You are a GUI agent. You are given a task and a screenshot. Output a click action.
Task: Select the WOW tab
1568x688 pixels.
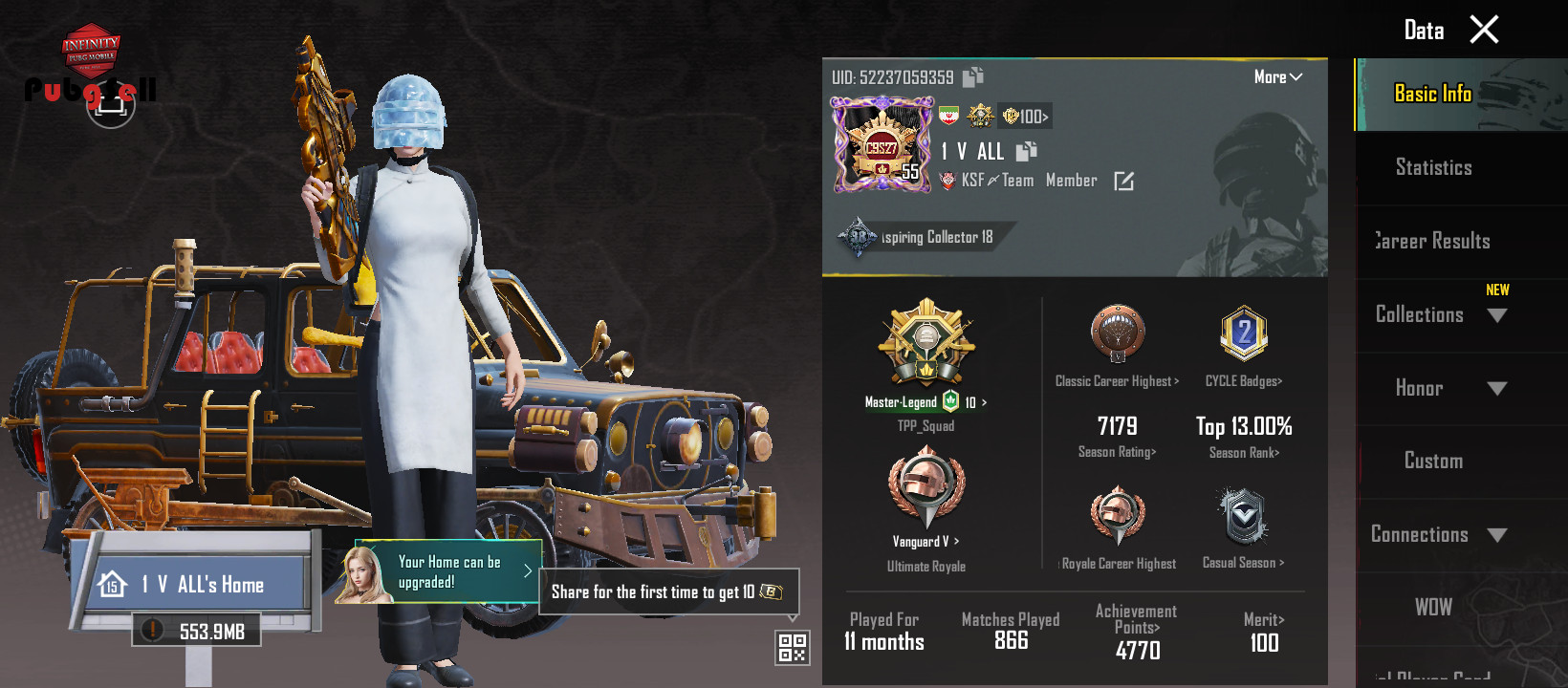[x=1433, y=608]
